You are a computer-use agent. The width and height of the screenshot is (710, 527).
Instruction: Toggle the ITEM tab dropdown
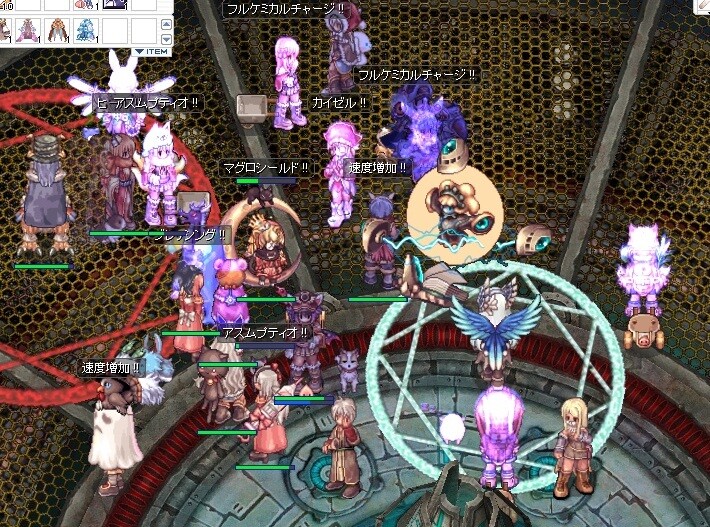click(152, 51)
